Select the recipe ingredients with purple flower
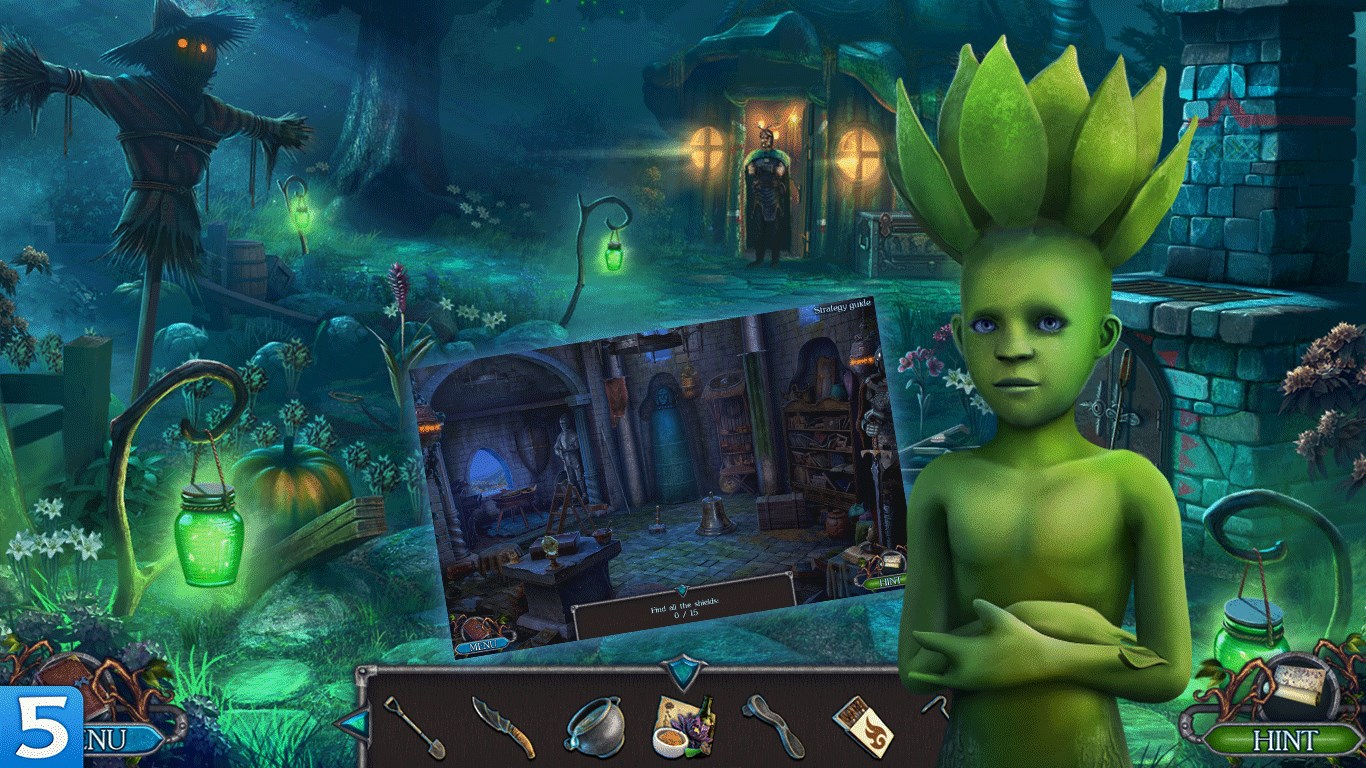The image size is (1366, 768). pyautogui.click(x=684, y=726)
